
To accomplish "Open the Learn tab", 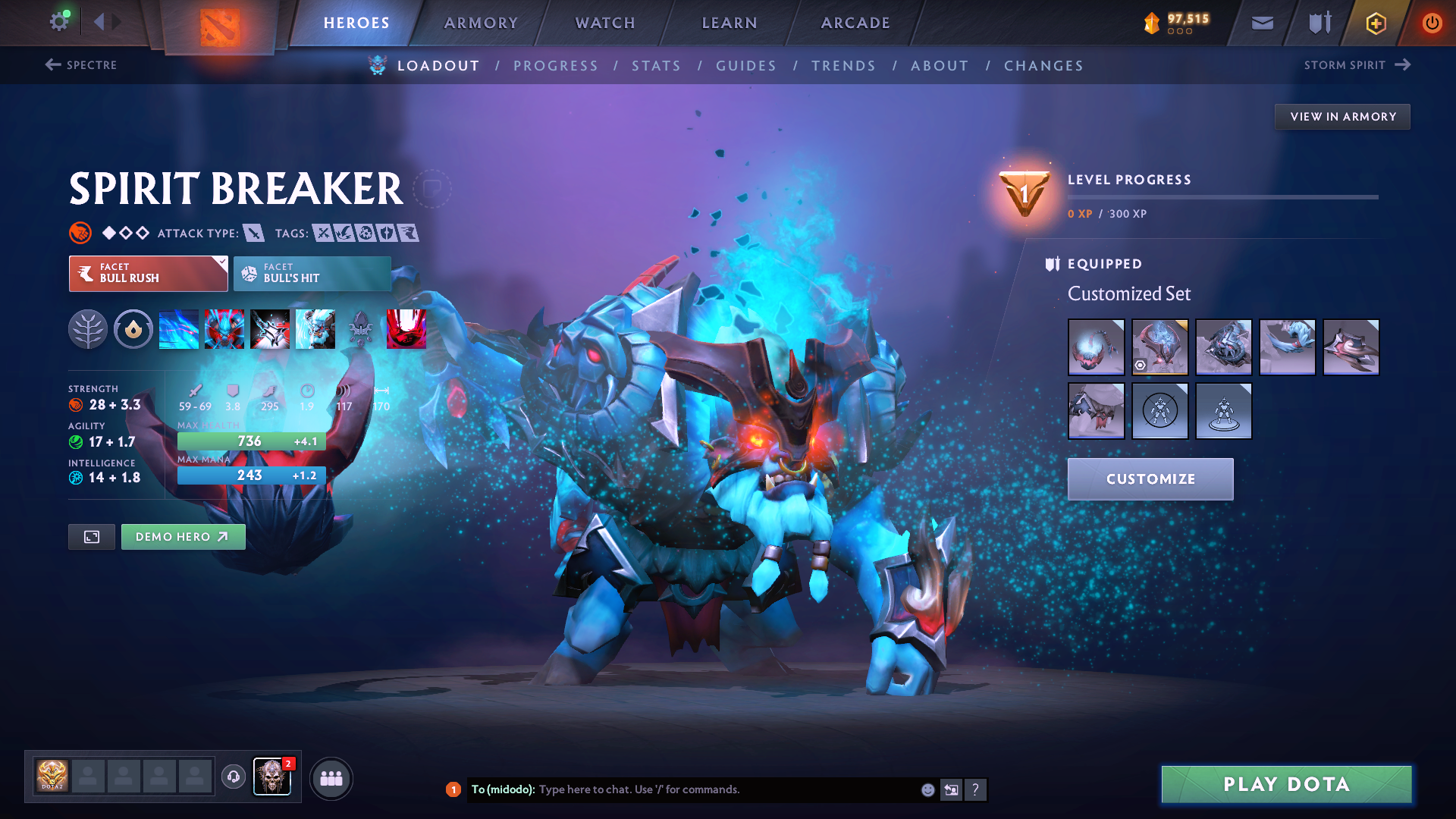I will (x=730, y=23).
